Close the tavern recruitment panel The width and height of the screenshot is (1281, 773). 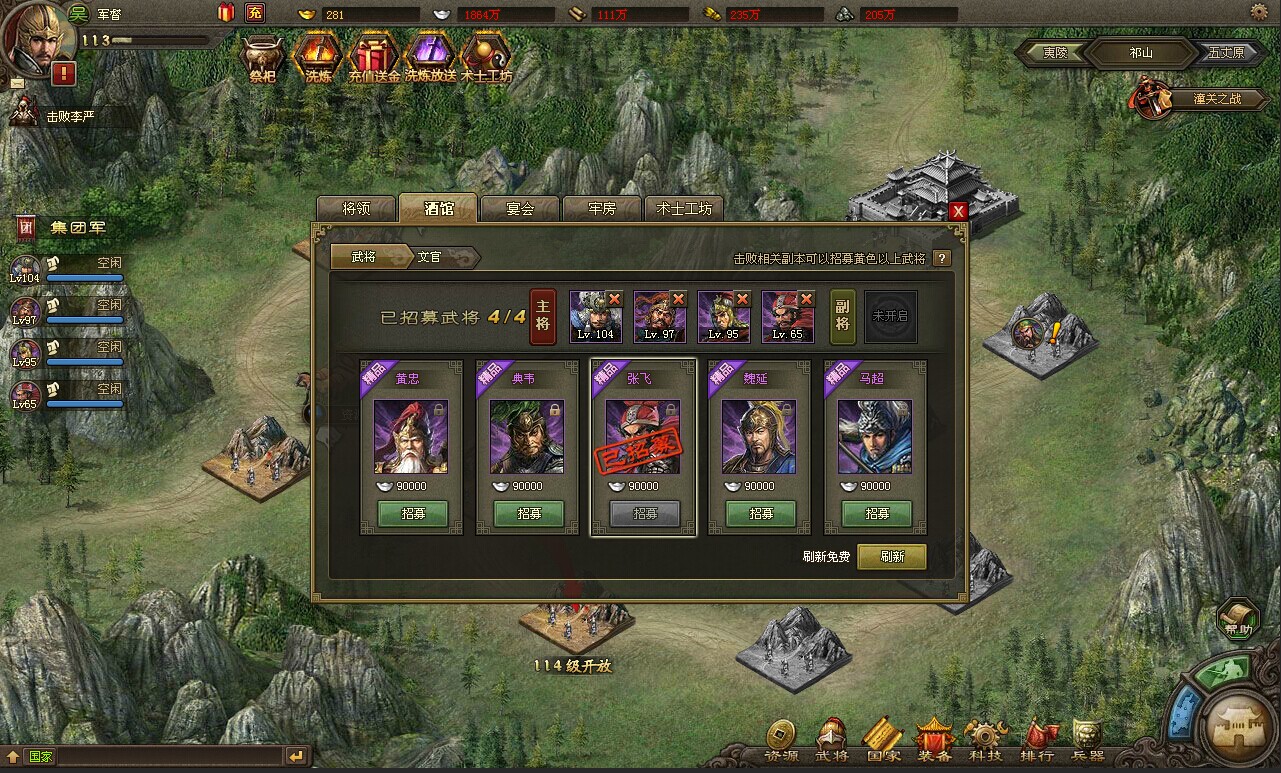point(958,211)
